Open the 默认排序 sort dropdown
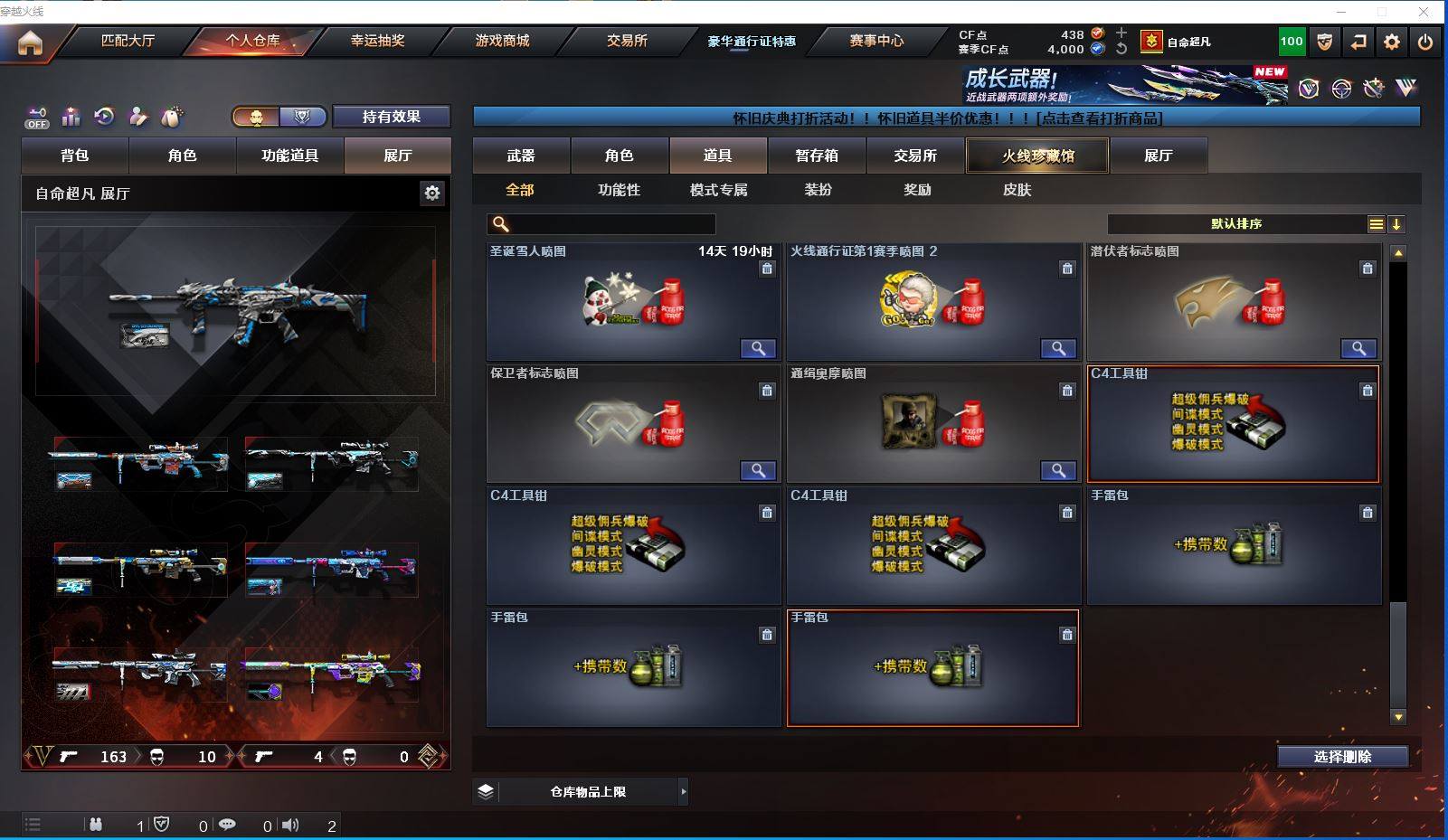The height and width of the screenshot is (840, 1448). [x=1236, y=224]
